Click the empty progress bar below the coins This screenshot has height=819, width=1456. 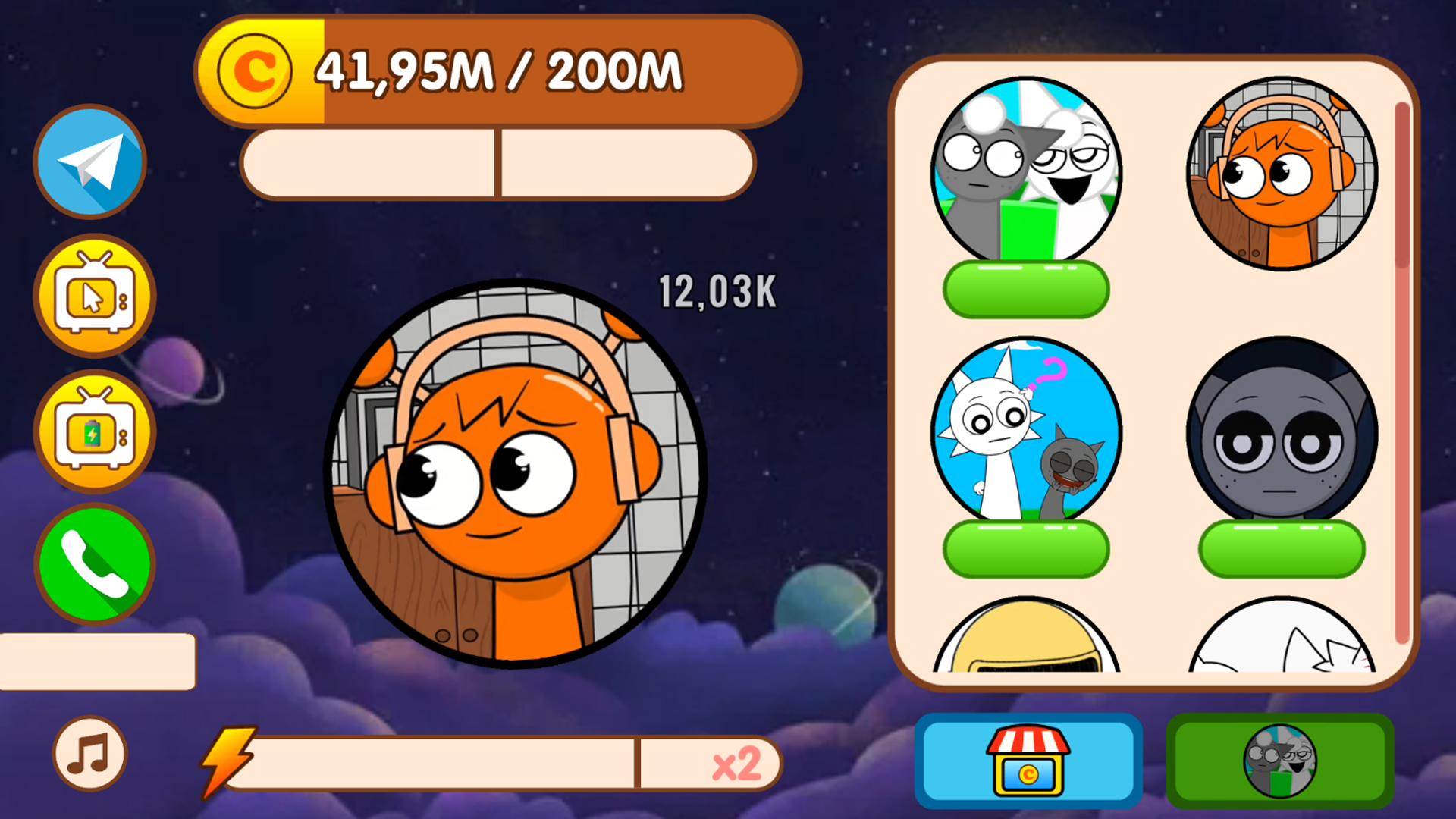[497, 163]
